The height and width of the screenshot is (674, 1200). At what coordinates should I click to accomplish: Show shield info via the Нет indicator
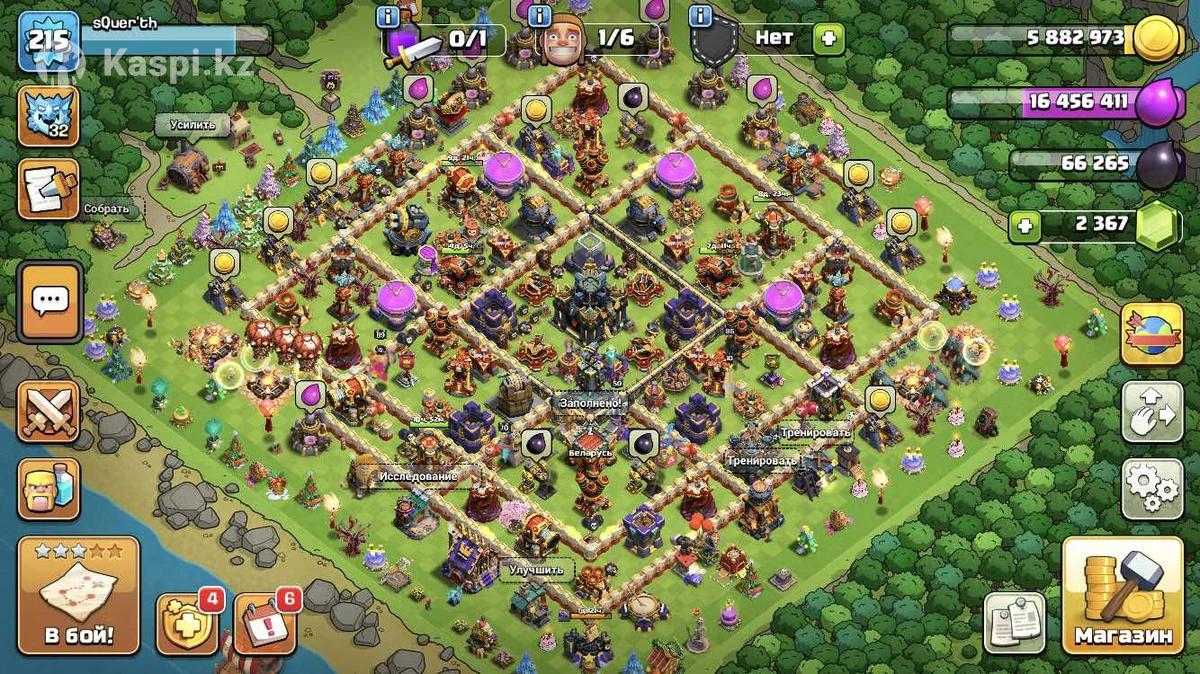[775, 39]
